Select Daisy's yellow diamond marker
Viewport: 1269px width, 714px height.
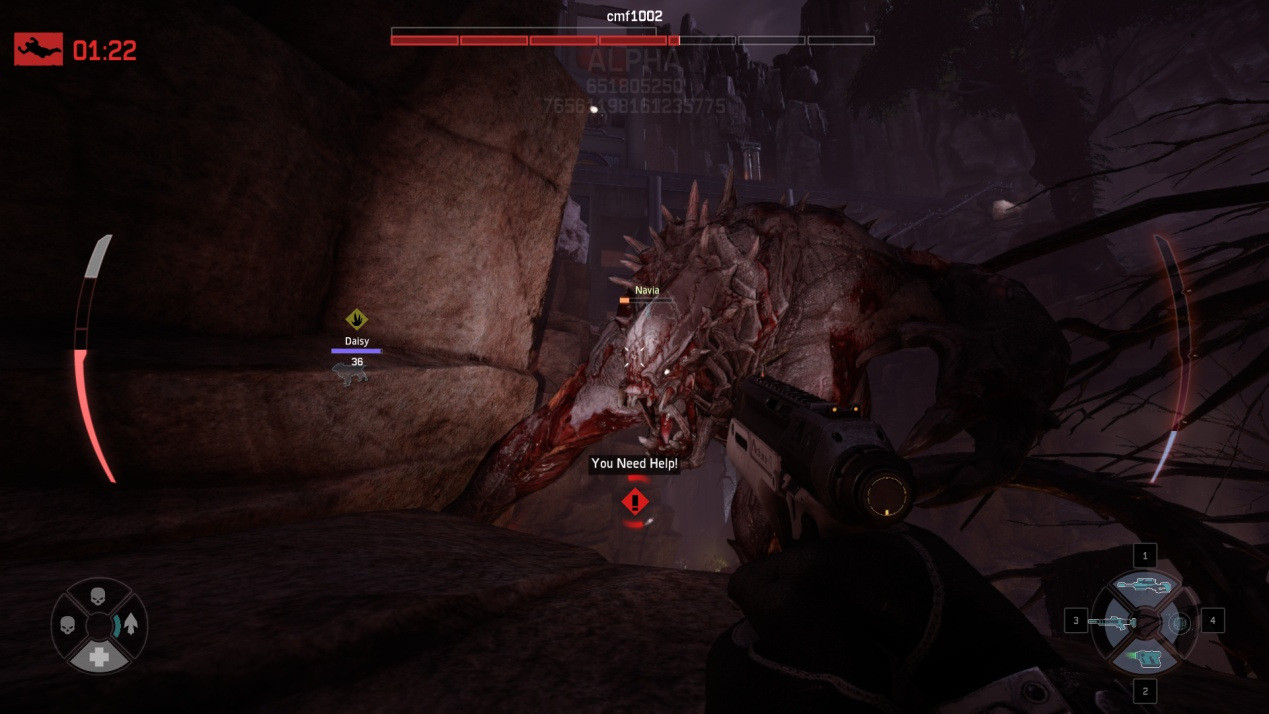356,320
